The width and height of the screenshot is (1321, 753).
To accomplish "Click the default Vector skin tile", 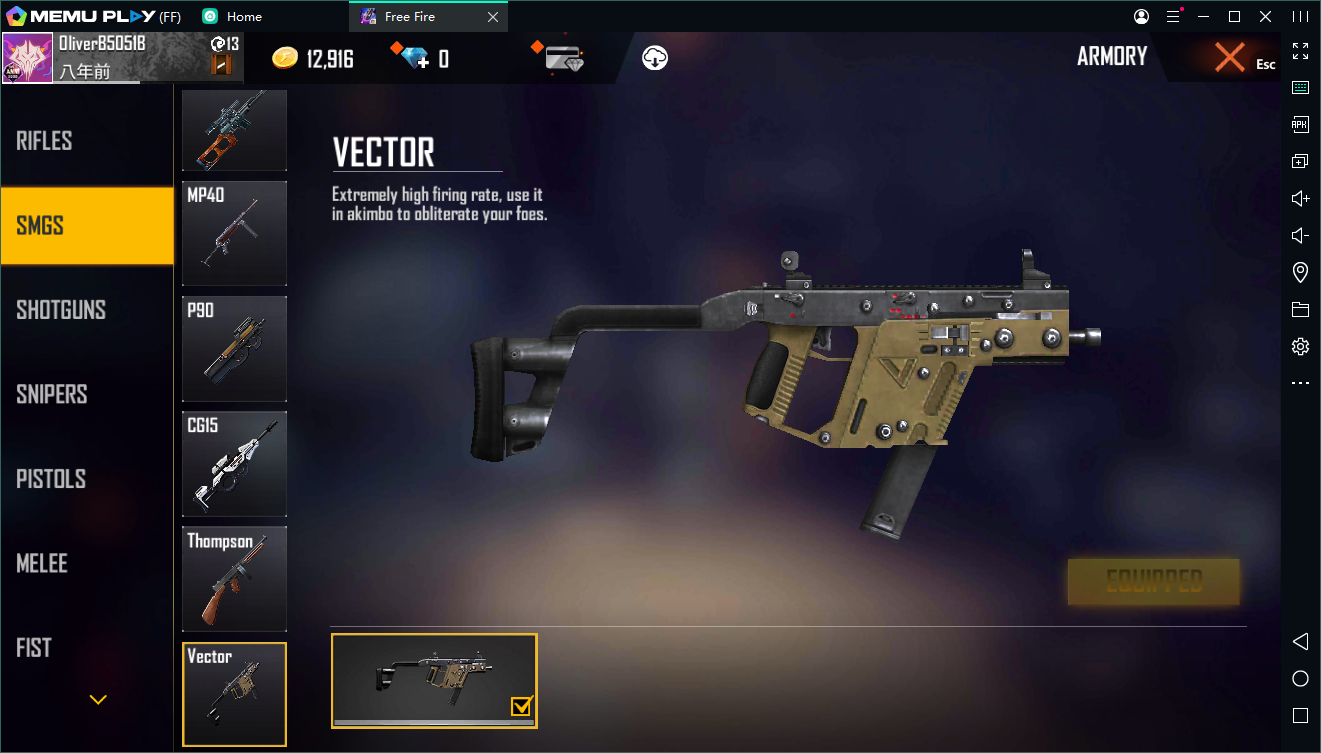I will click(x=434, y=680).
